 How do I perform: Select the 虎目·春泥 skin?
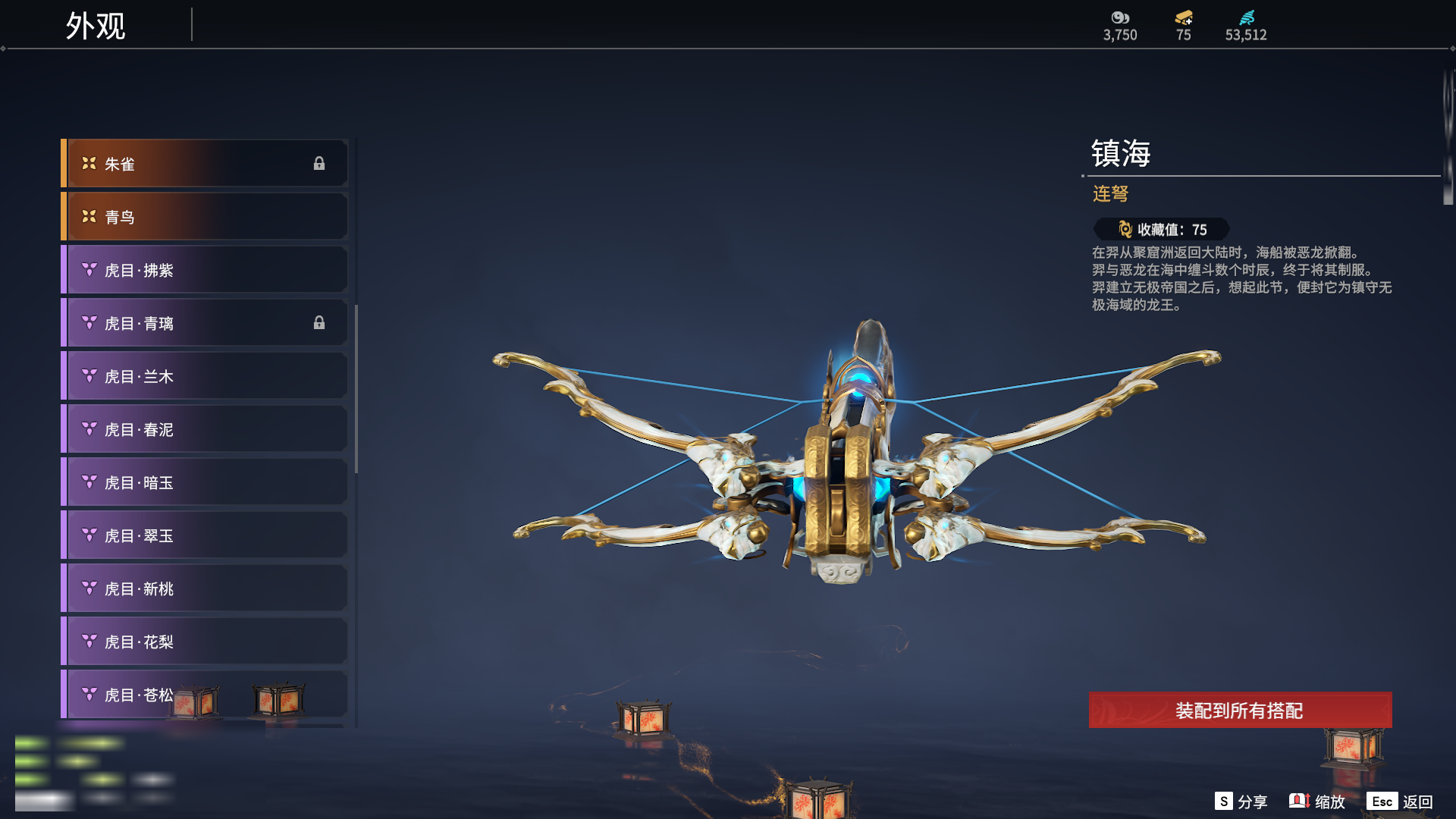click(x=205, y=429)
